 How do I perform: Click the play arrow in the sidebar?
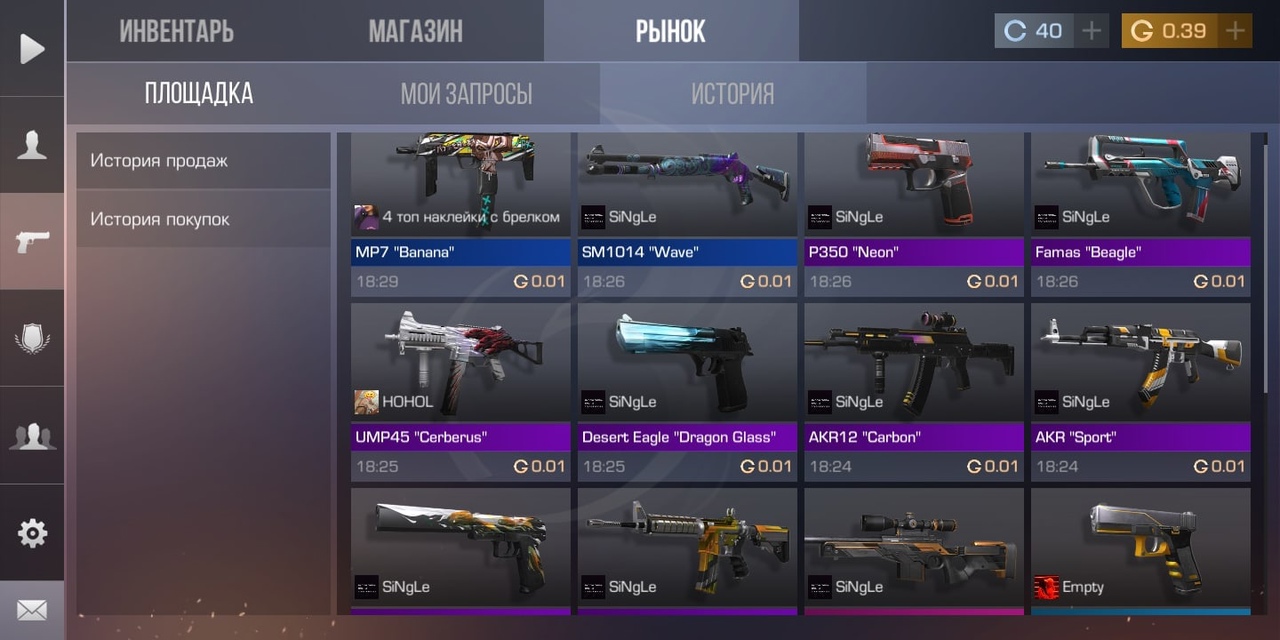[32, 48]
